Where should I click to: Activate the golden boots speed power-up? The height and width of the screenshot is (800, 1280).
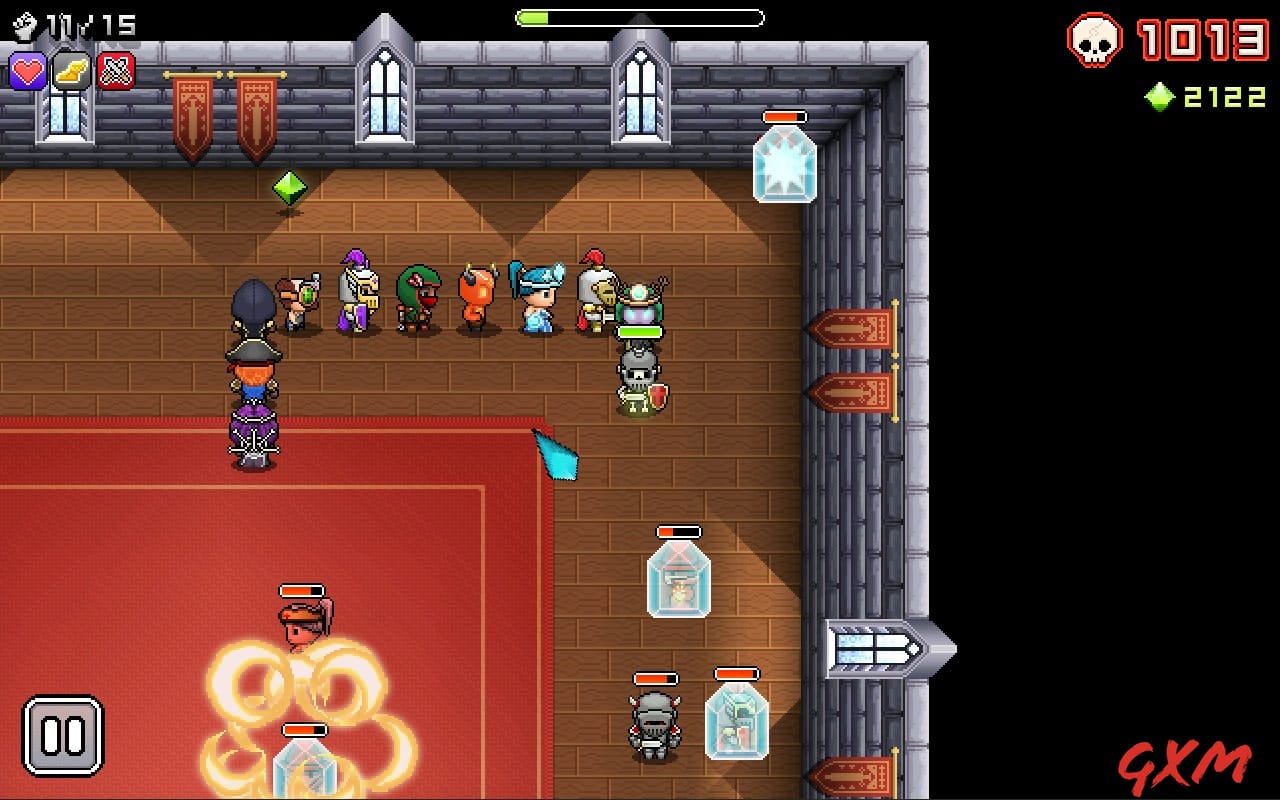tap(70, 71)
